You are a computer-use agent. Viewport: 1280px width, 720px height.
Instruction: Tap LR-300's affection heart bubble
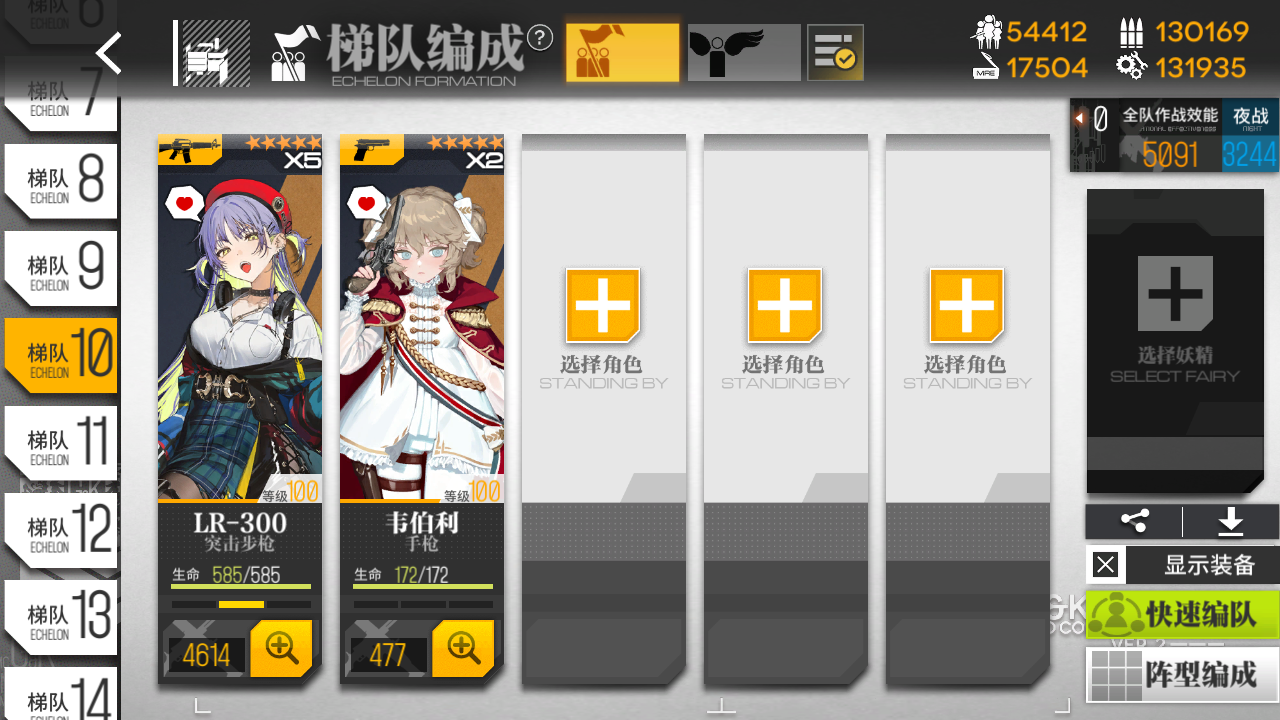(x=182, y=201)
